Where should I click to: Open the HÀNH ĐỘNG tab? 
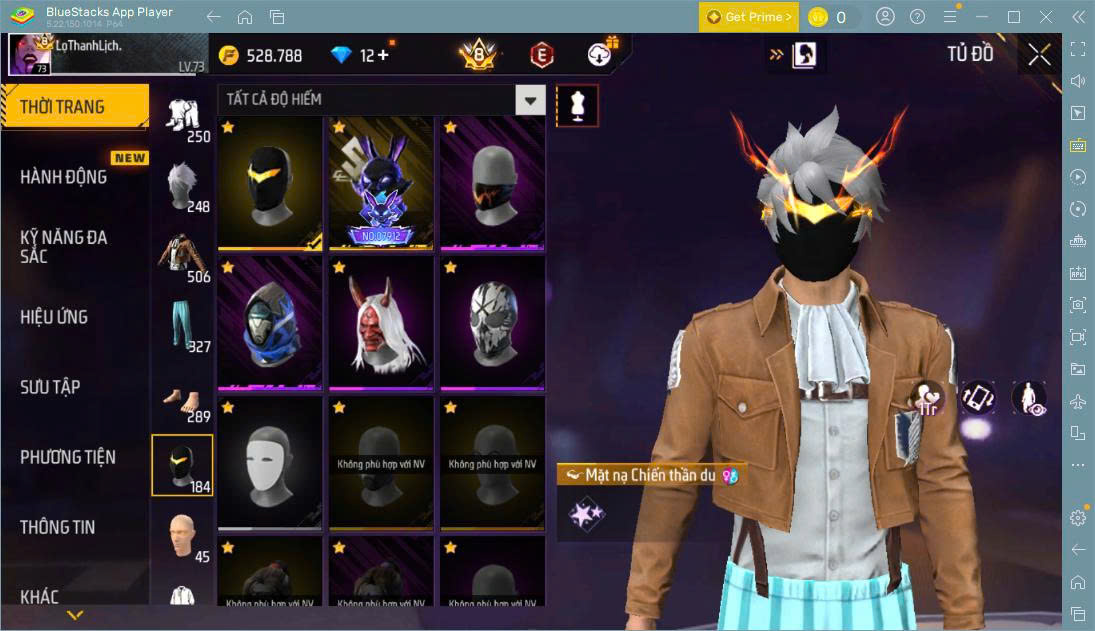[x=64, y=177]
